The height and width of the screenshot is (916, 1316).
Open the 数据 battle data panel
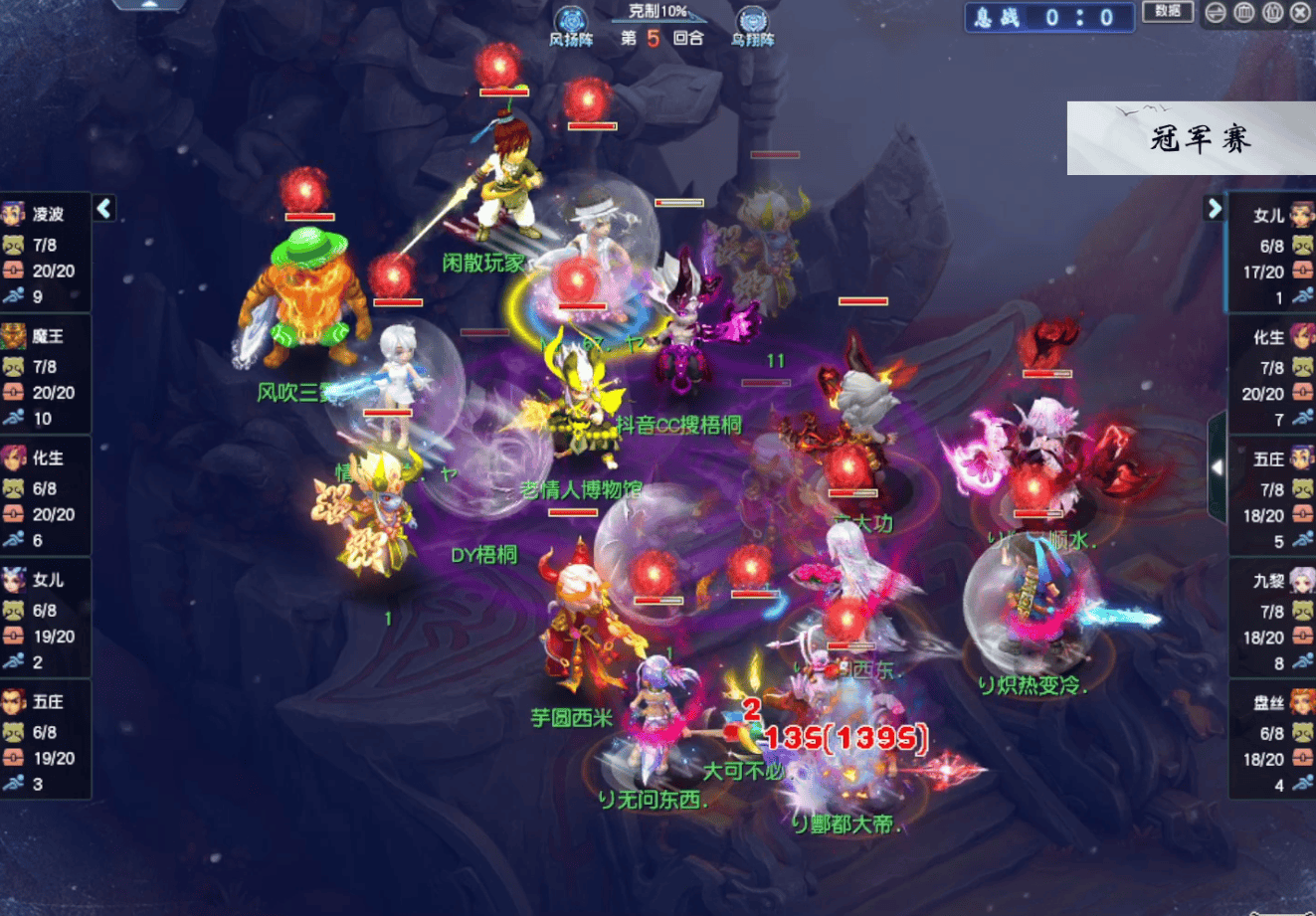click(x=1168, y=12)
